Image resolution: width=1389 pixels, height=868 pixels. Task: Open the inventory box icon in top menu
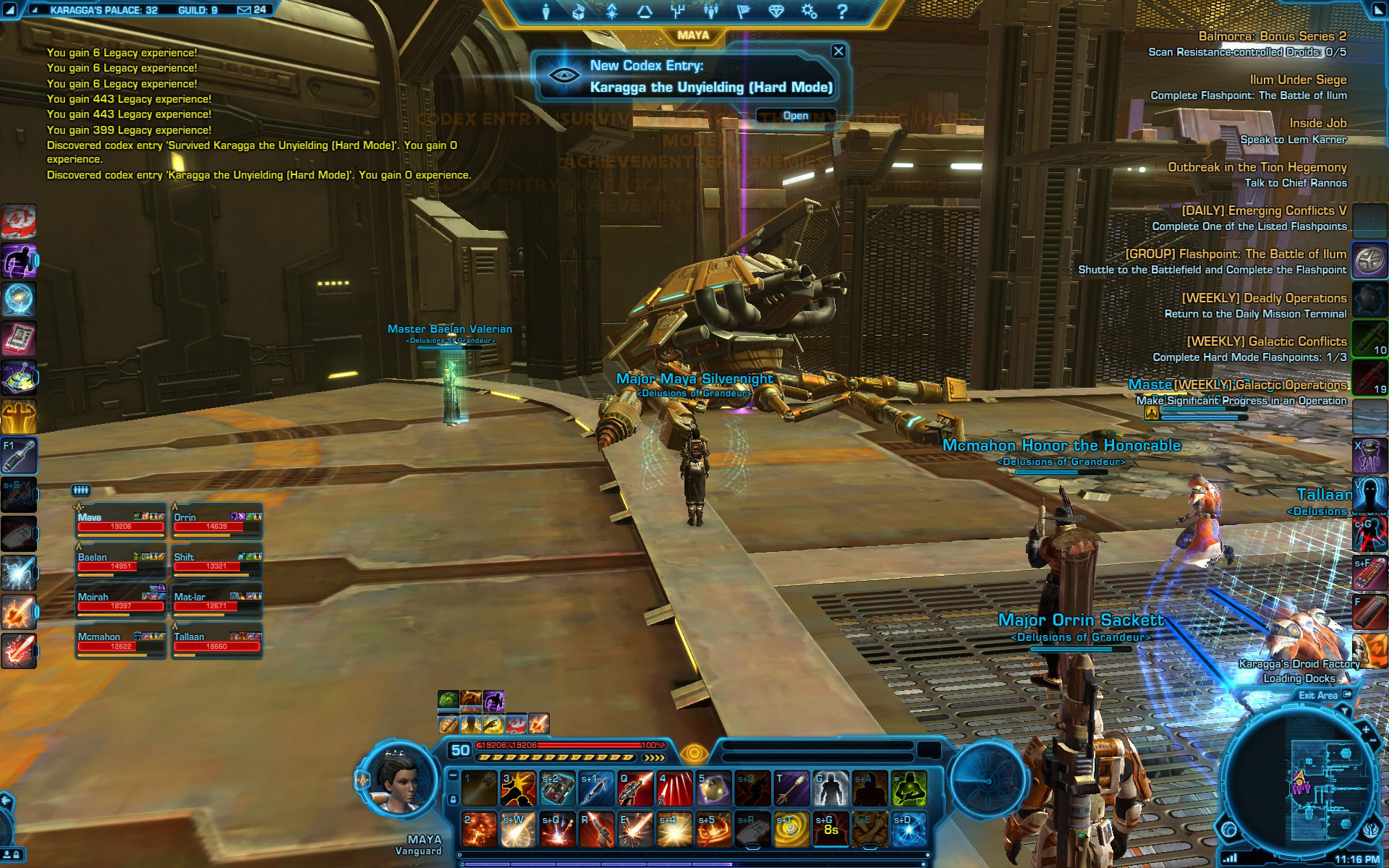coord(579,12)
